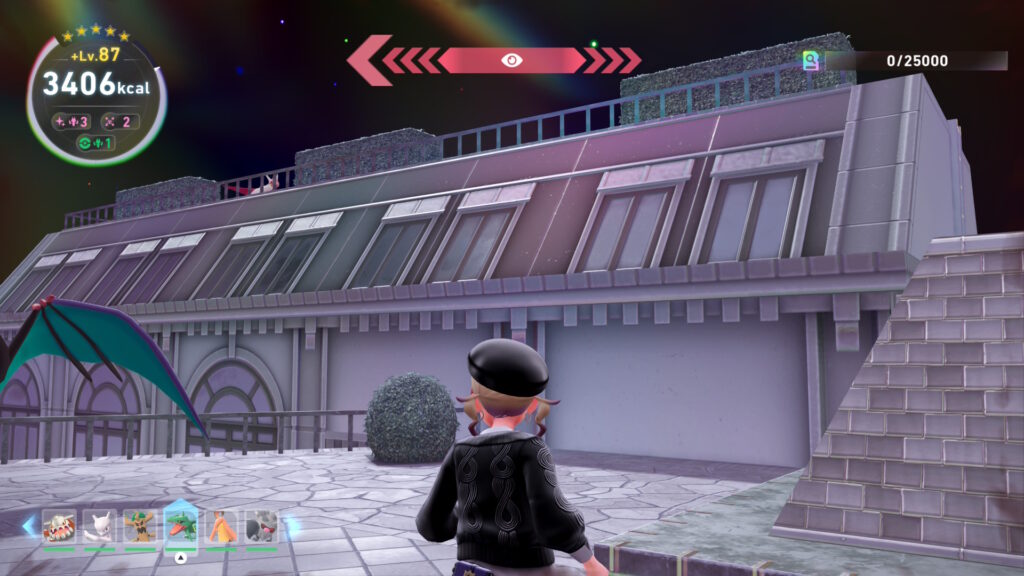The width and height of the screenshot is (1024, 576).
Task: Click the party bar's left arrow
Action: pos(28,526)
